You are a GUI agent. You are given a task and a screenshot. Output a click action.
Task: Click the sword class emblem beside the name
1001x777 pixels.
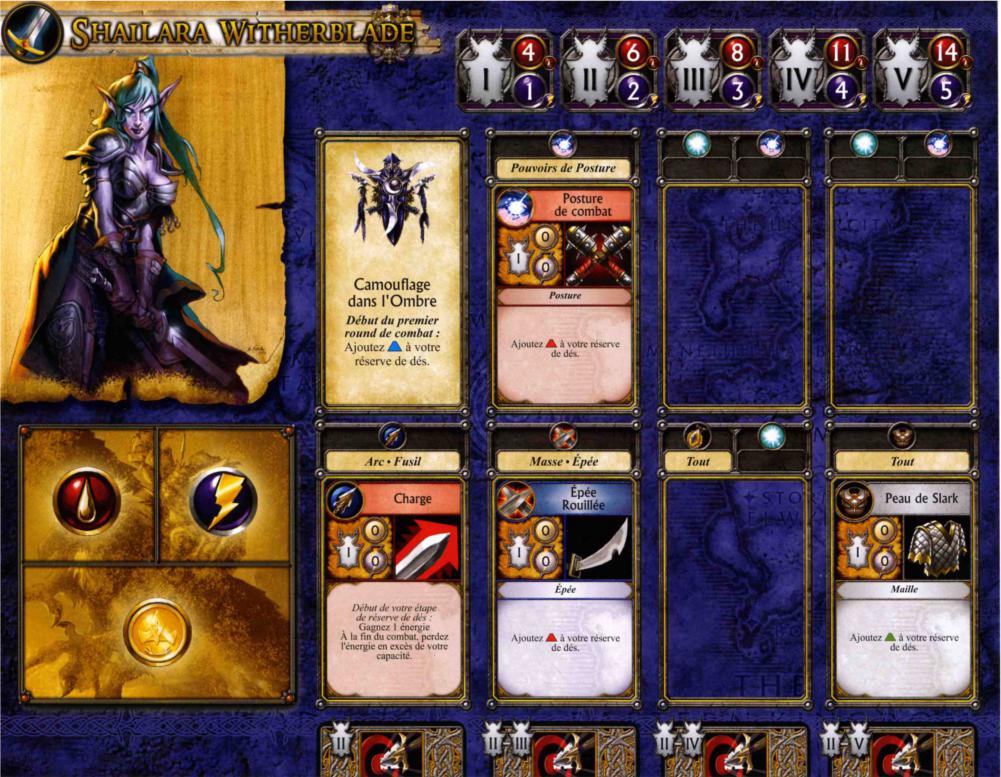(31, 33)
